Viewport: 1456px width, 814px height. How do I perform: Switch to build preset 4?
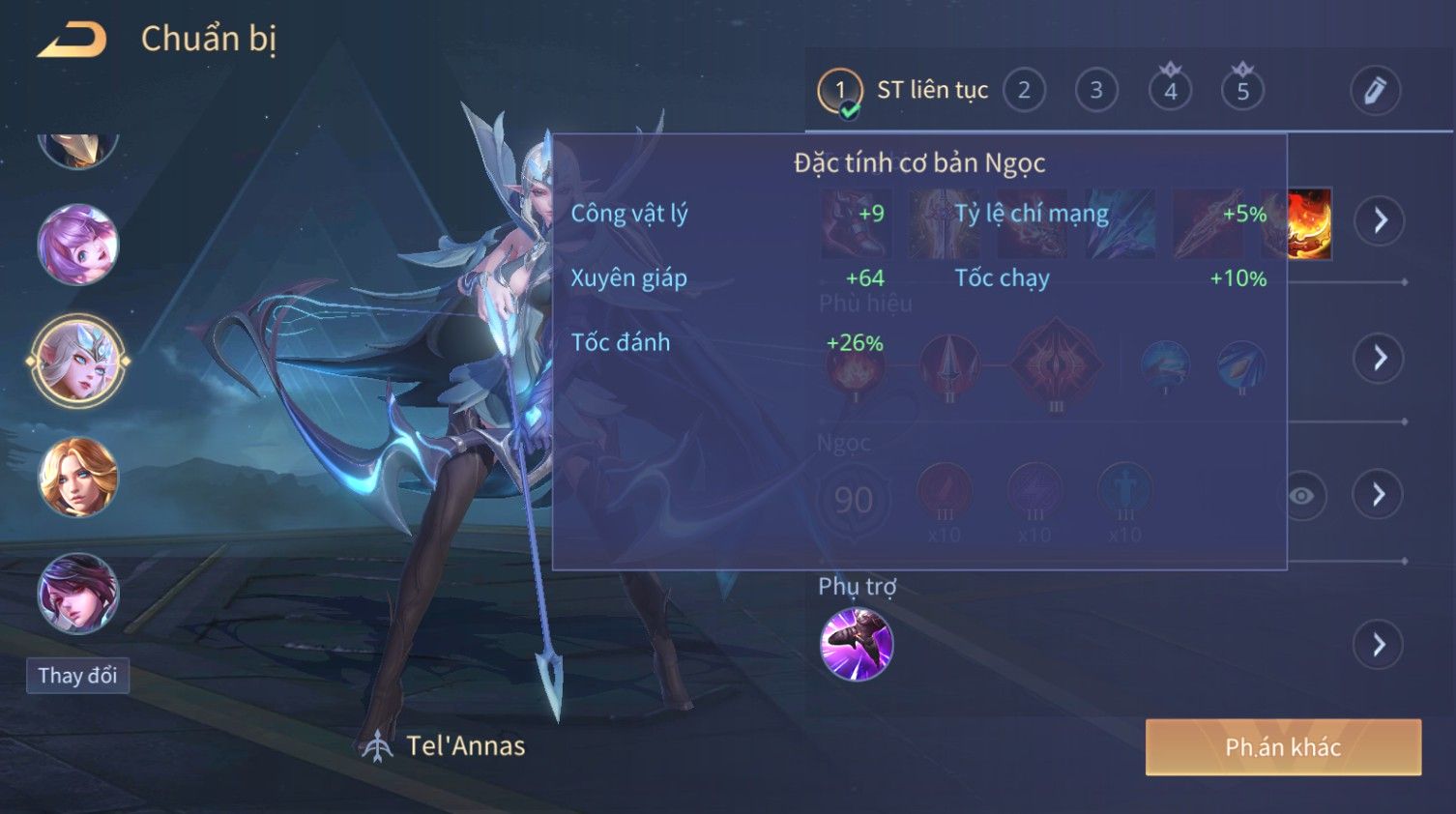(x=1170, y=91)
